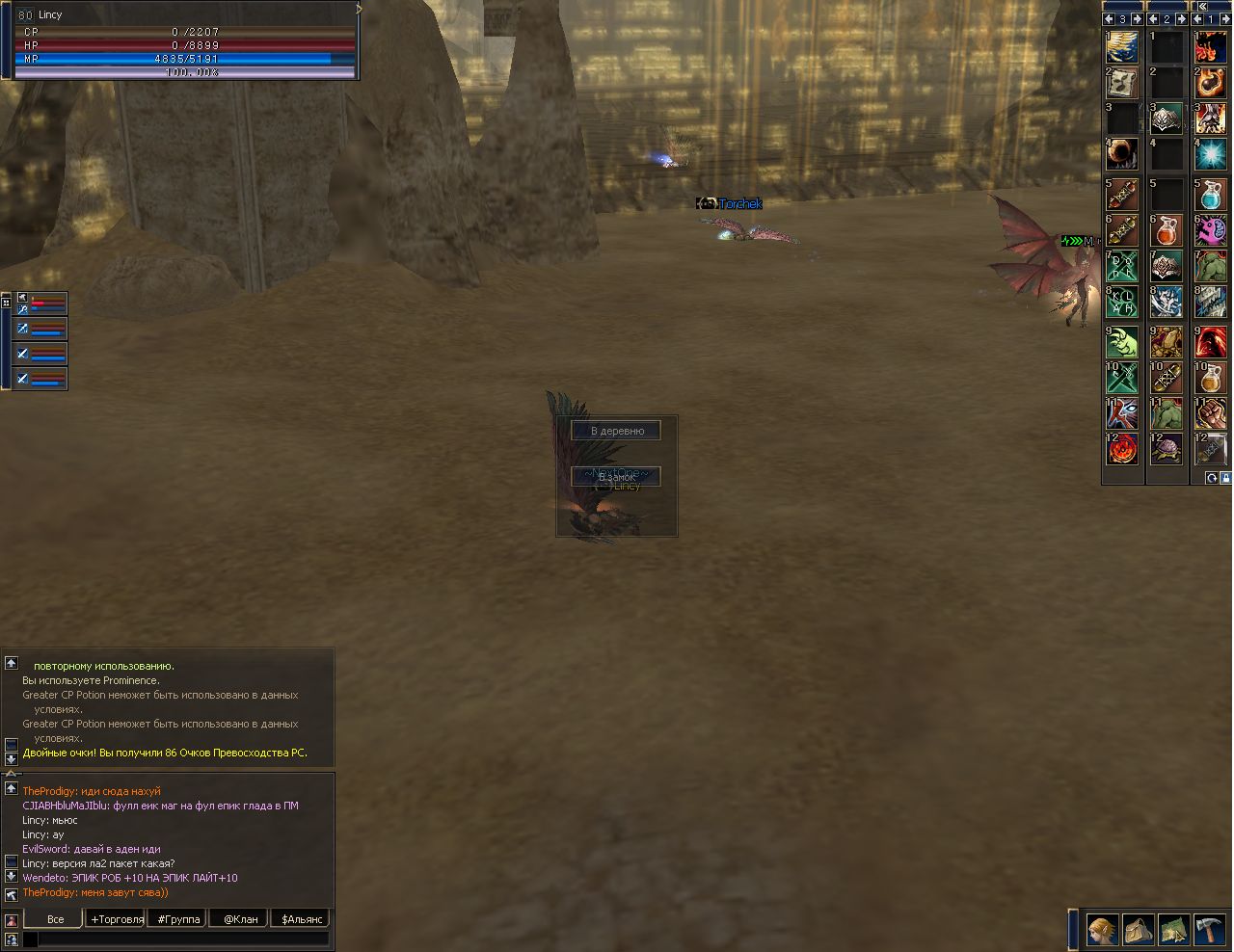Show the Все chat tab
This screenshot has width=1234, height=952.
tap(55, 919)
